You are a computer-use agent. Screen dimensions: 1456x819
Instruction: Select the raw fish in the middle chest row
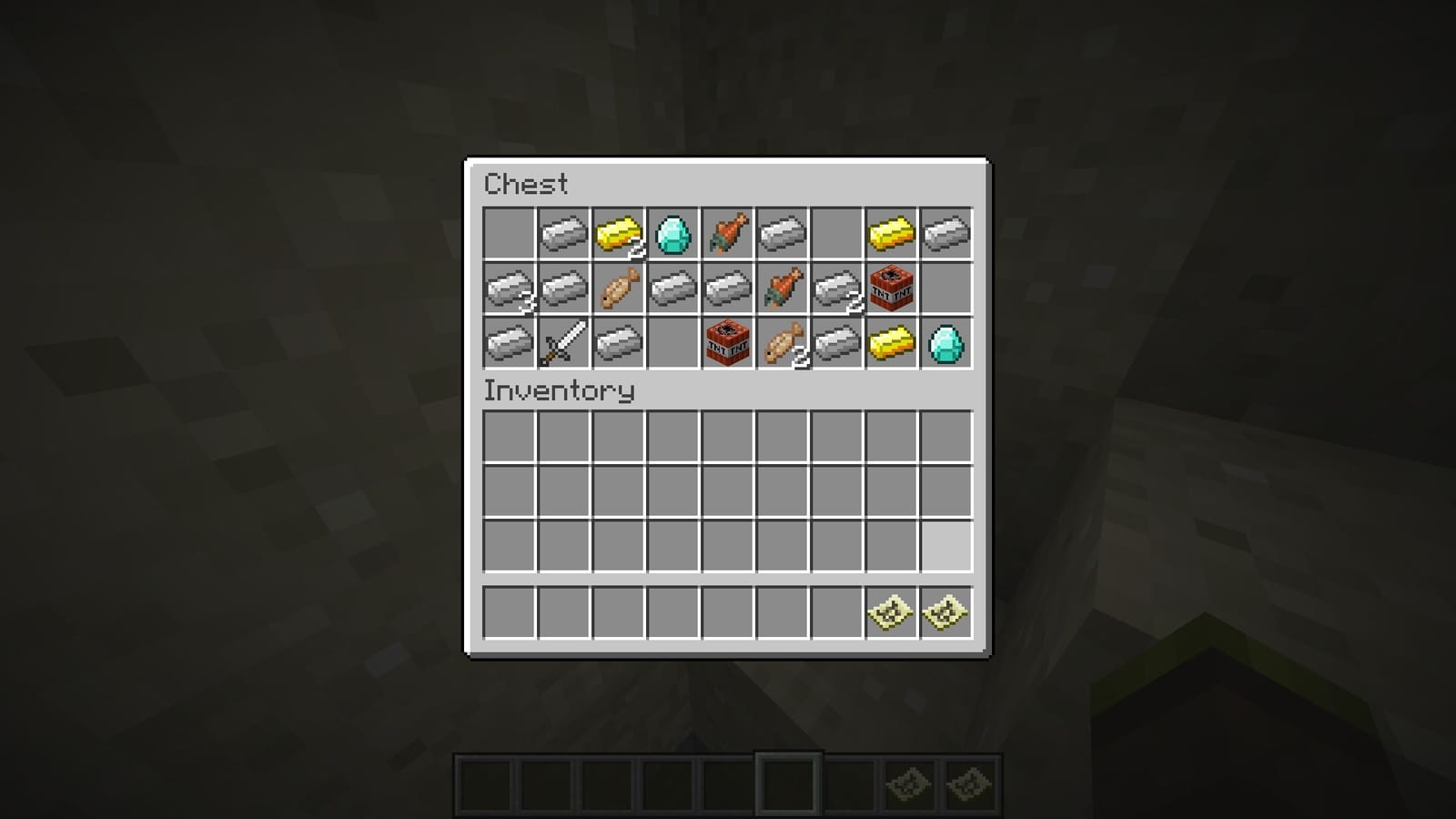pos(618,289)
